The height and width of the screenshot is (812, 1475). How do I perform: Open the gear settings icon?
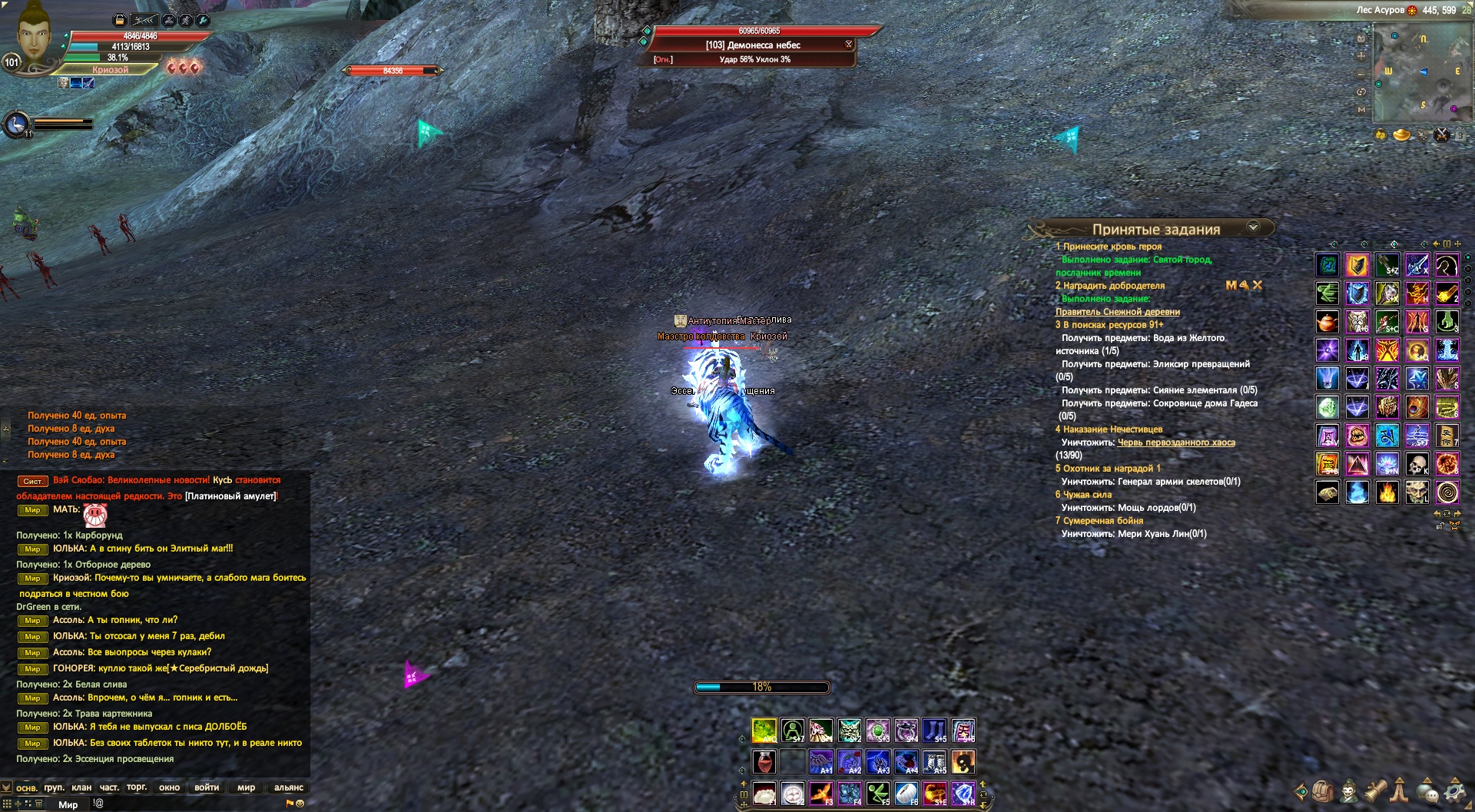(1455, 791)
